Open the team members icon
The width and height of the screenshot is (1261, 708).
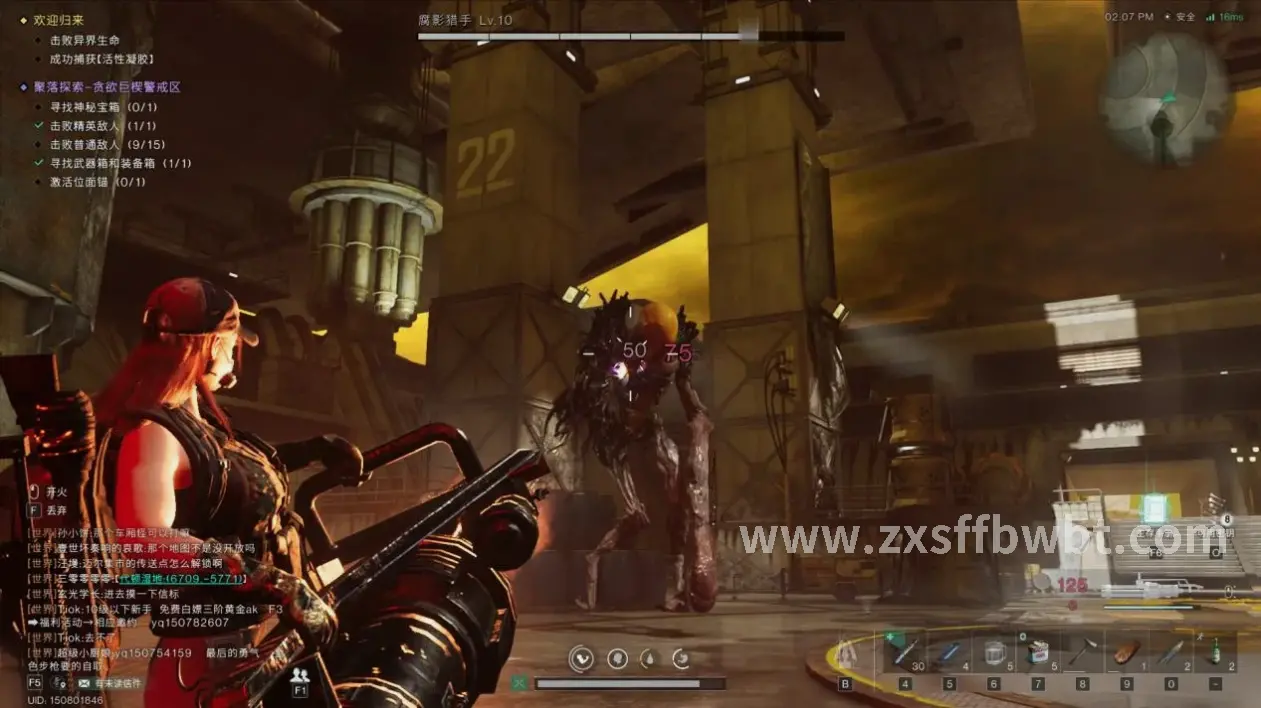tap(299, 676)
